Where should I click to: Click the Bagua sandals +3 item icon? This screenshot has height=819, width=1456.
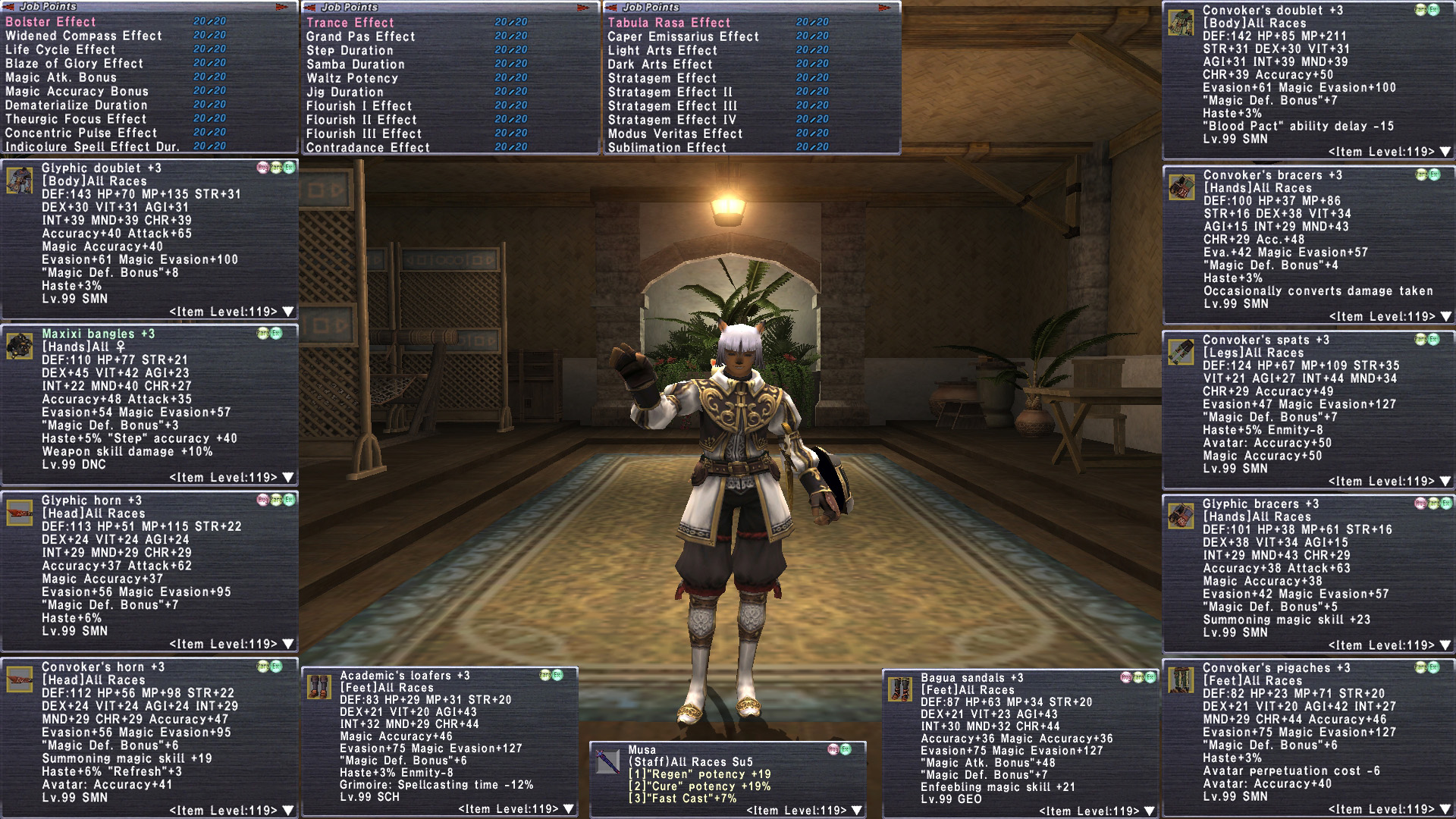pos(899,689)
